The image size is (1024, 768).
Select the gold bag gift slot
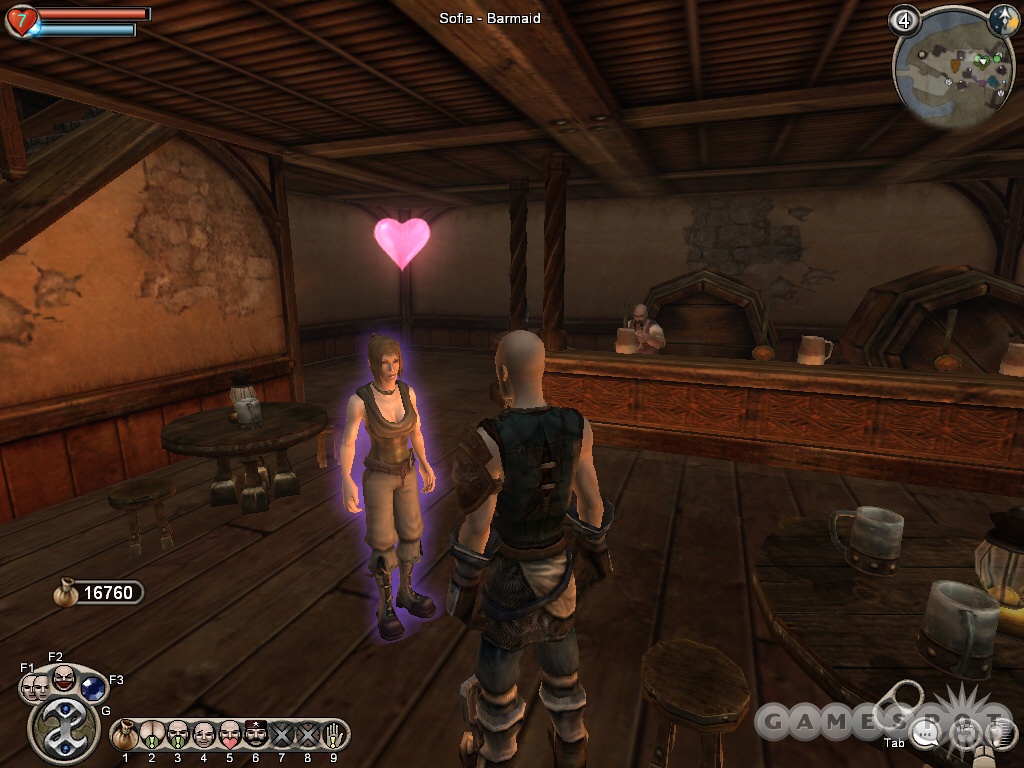click(x=126, y=735)
